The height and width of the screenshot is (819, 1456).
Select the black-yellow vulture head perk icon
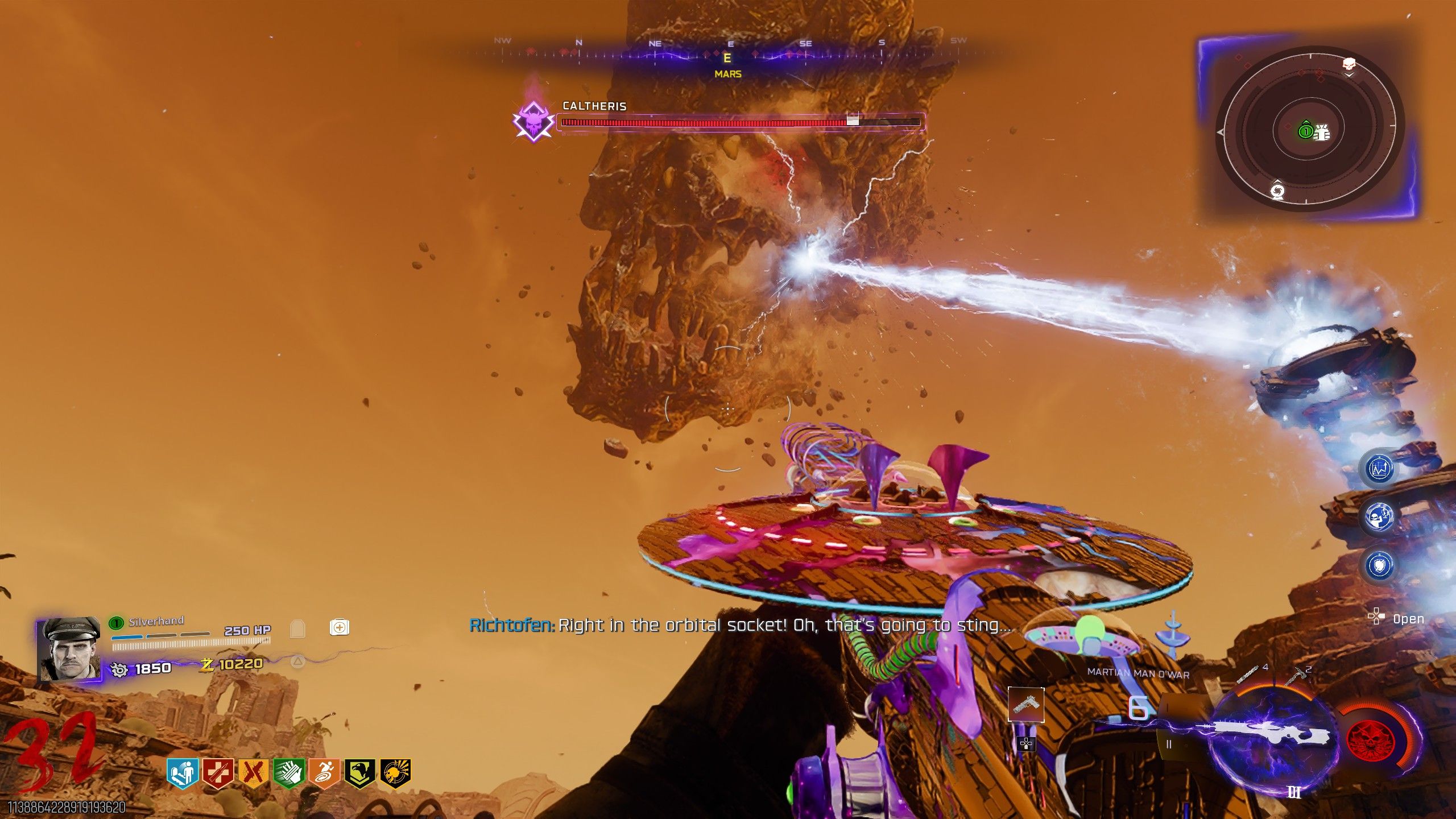pyautogui.click(x=359, y=773)
